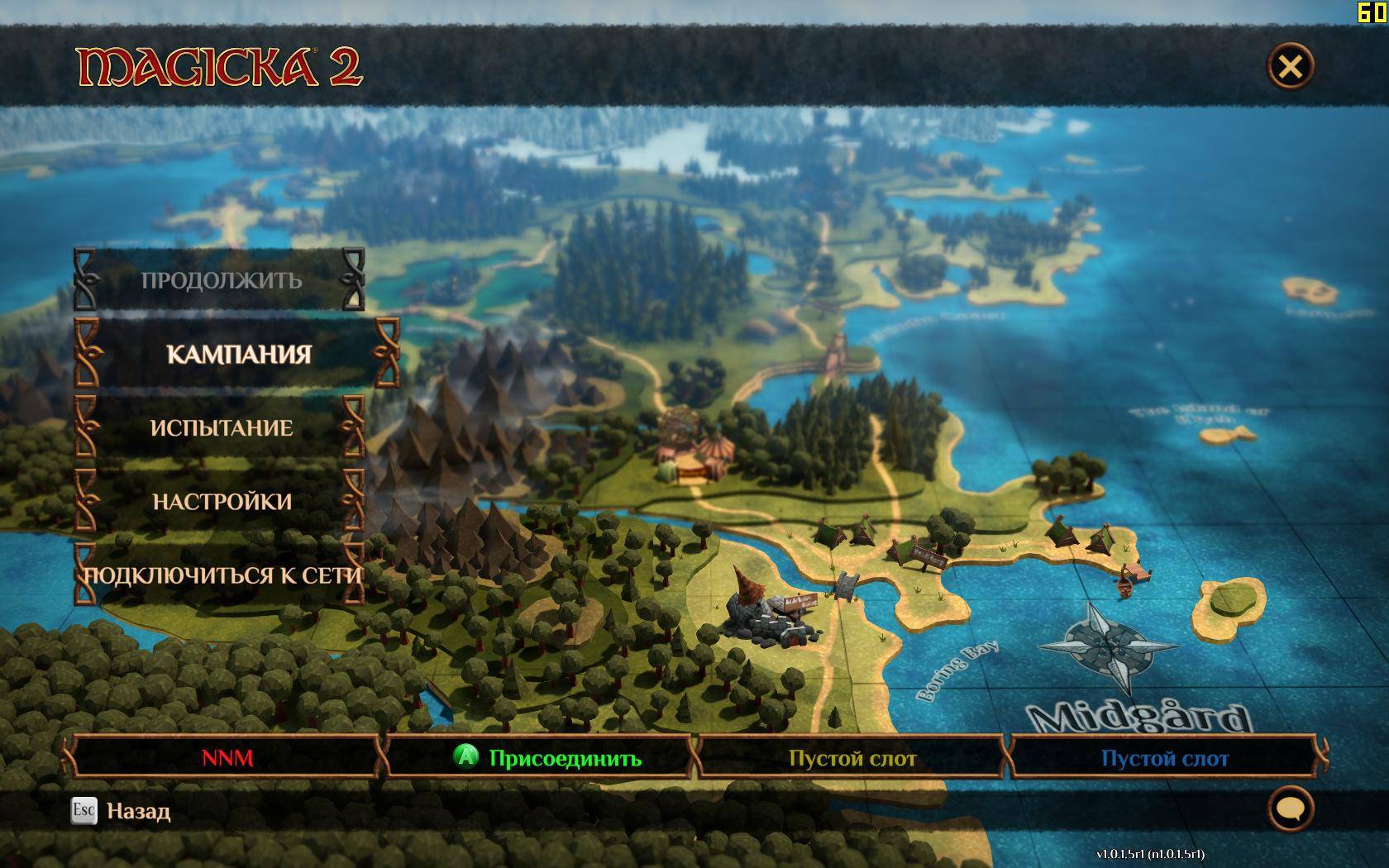Viewport: 1389px width, 868px height.
Task: Open the chat speech bubble icon
Action: (x=1289, y=809)
